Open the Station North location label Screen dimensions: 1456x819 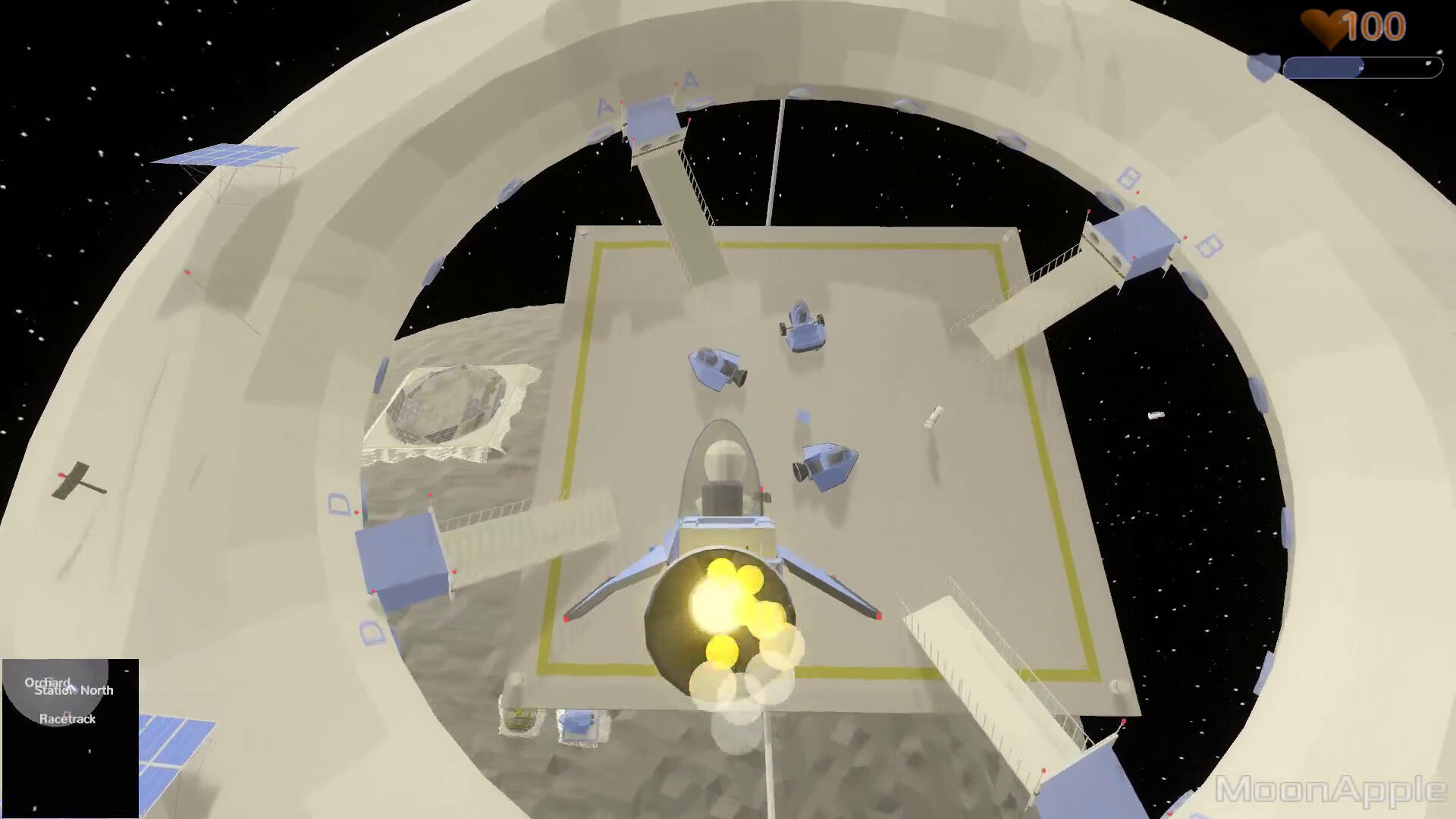74,690
